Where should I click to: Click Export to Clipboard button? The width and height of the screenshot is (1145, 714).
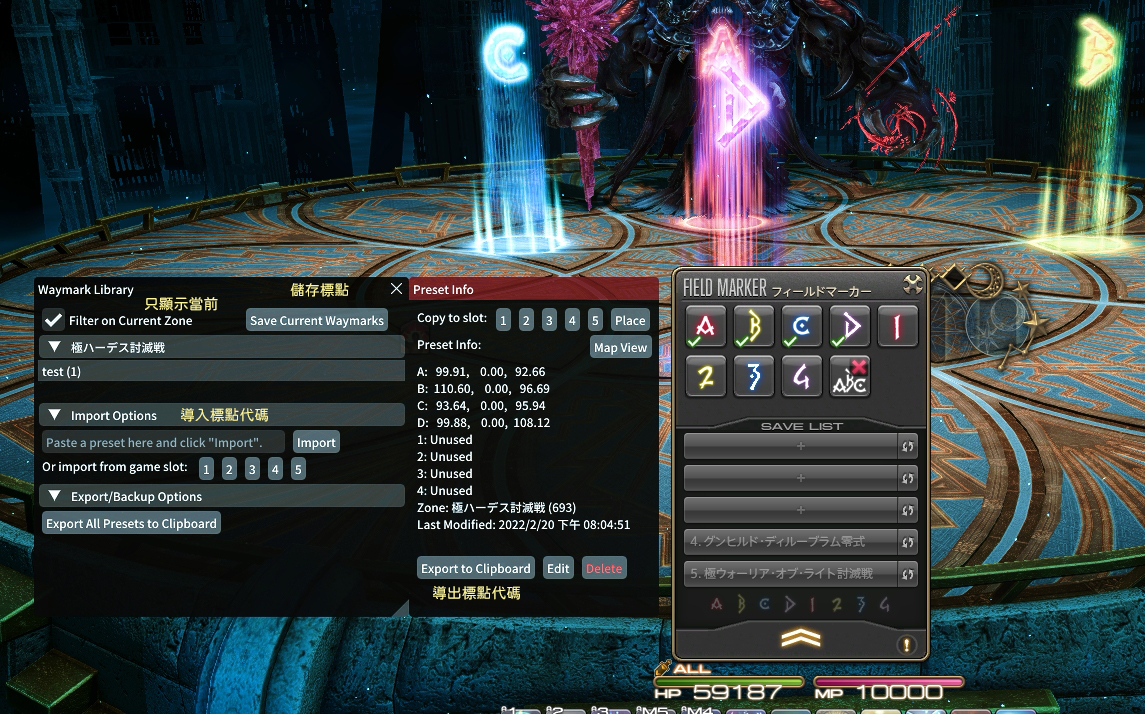[x=475, y=568]
